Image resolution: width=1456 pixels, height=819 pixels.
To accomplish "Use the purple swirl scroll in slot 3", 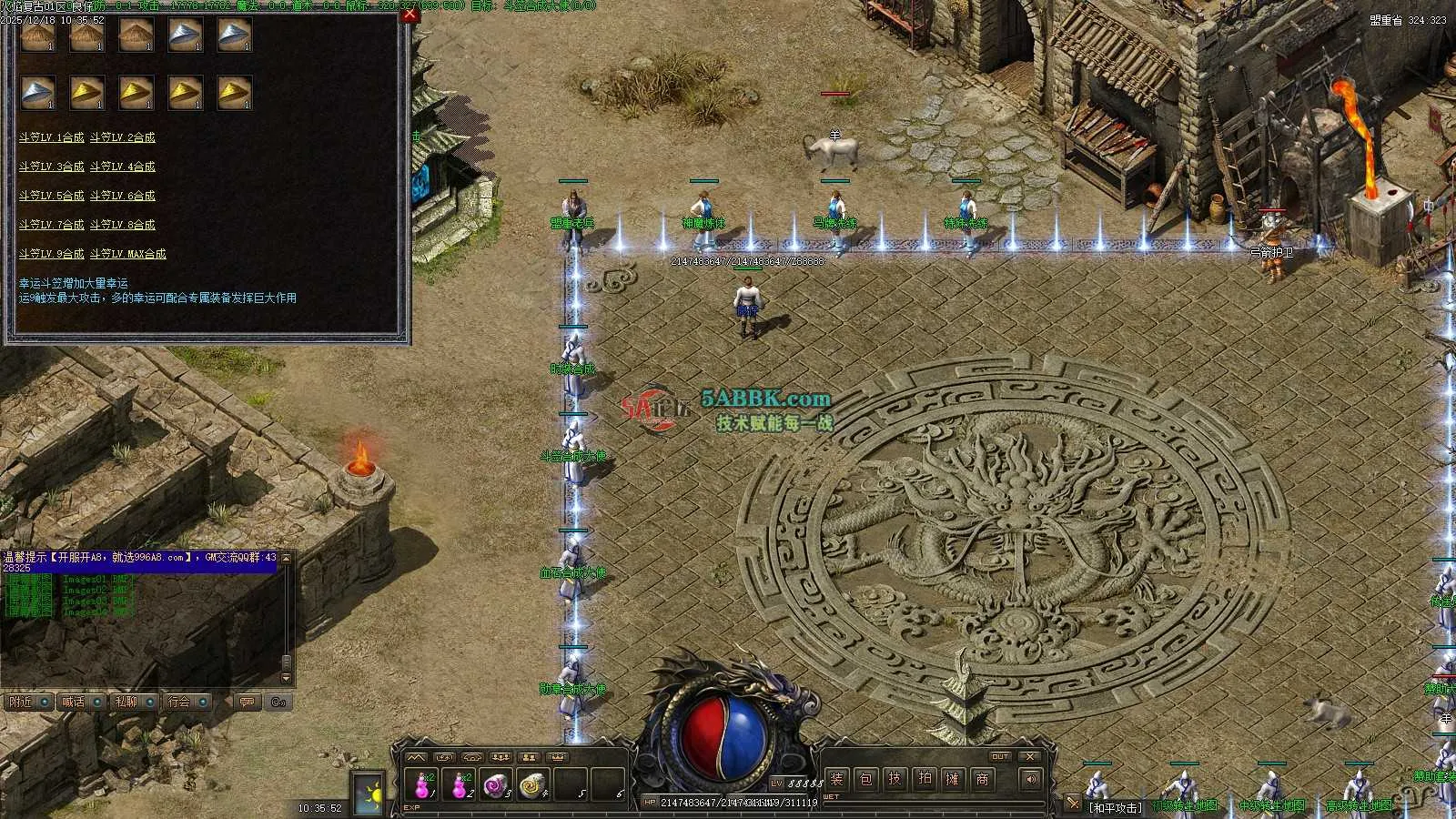I will [x=495, y=784].
